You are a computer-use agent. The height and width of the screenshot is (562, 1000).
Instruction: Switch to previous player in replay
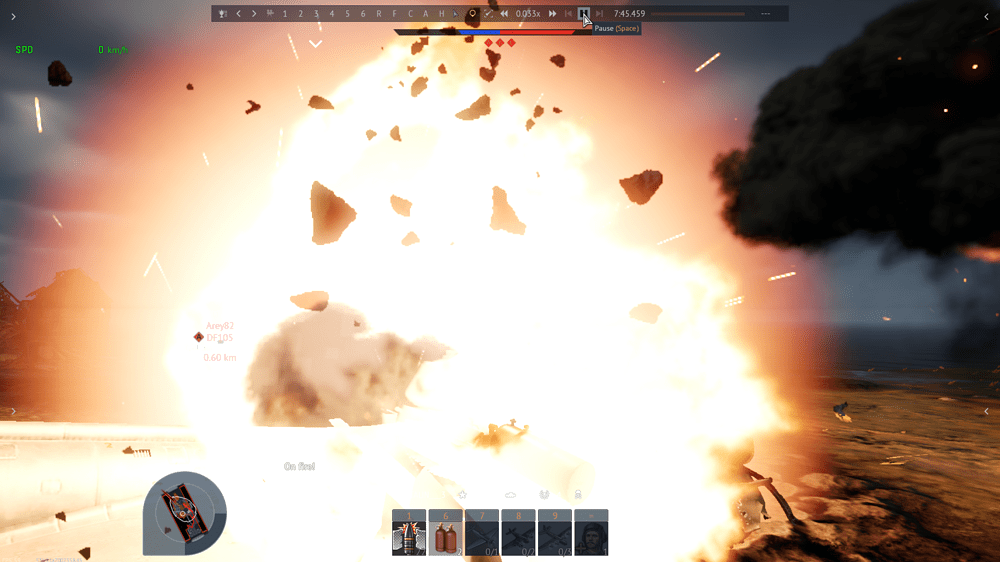[x=238, y=14]
